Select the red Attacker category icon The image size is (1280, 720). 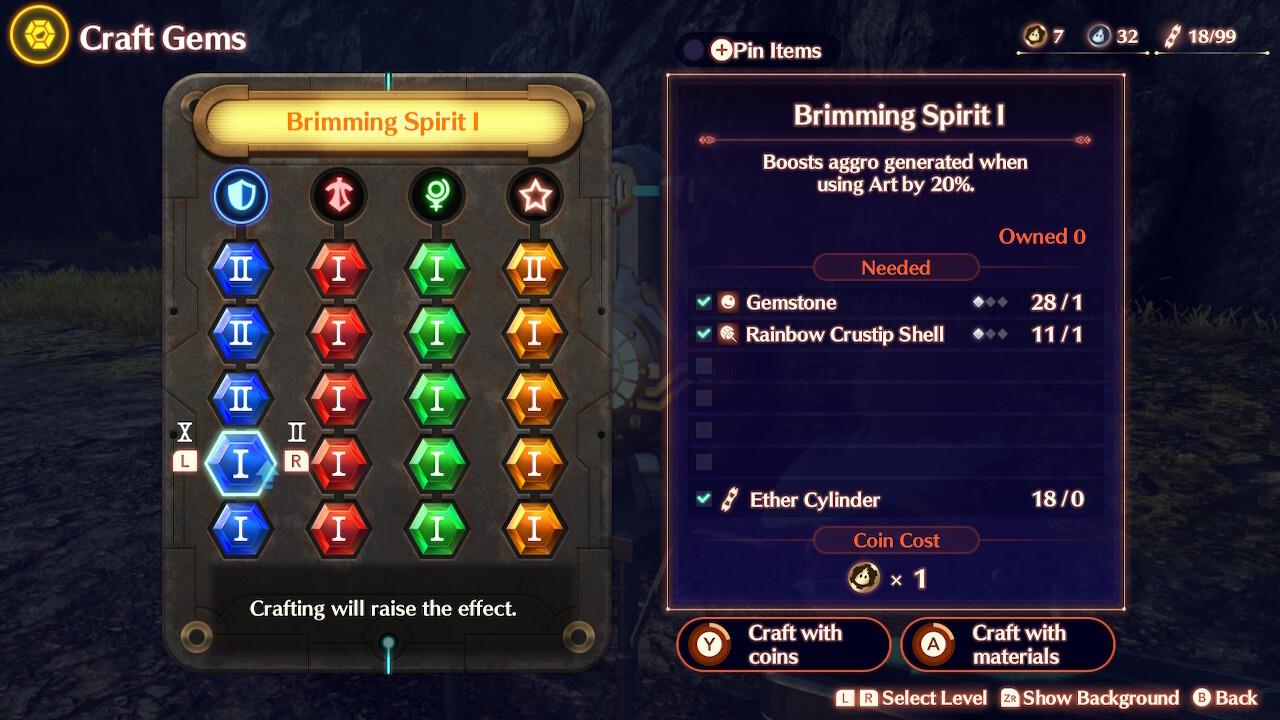pyautogui.click(x=338, y=196)
